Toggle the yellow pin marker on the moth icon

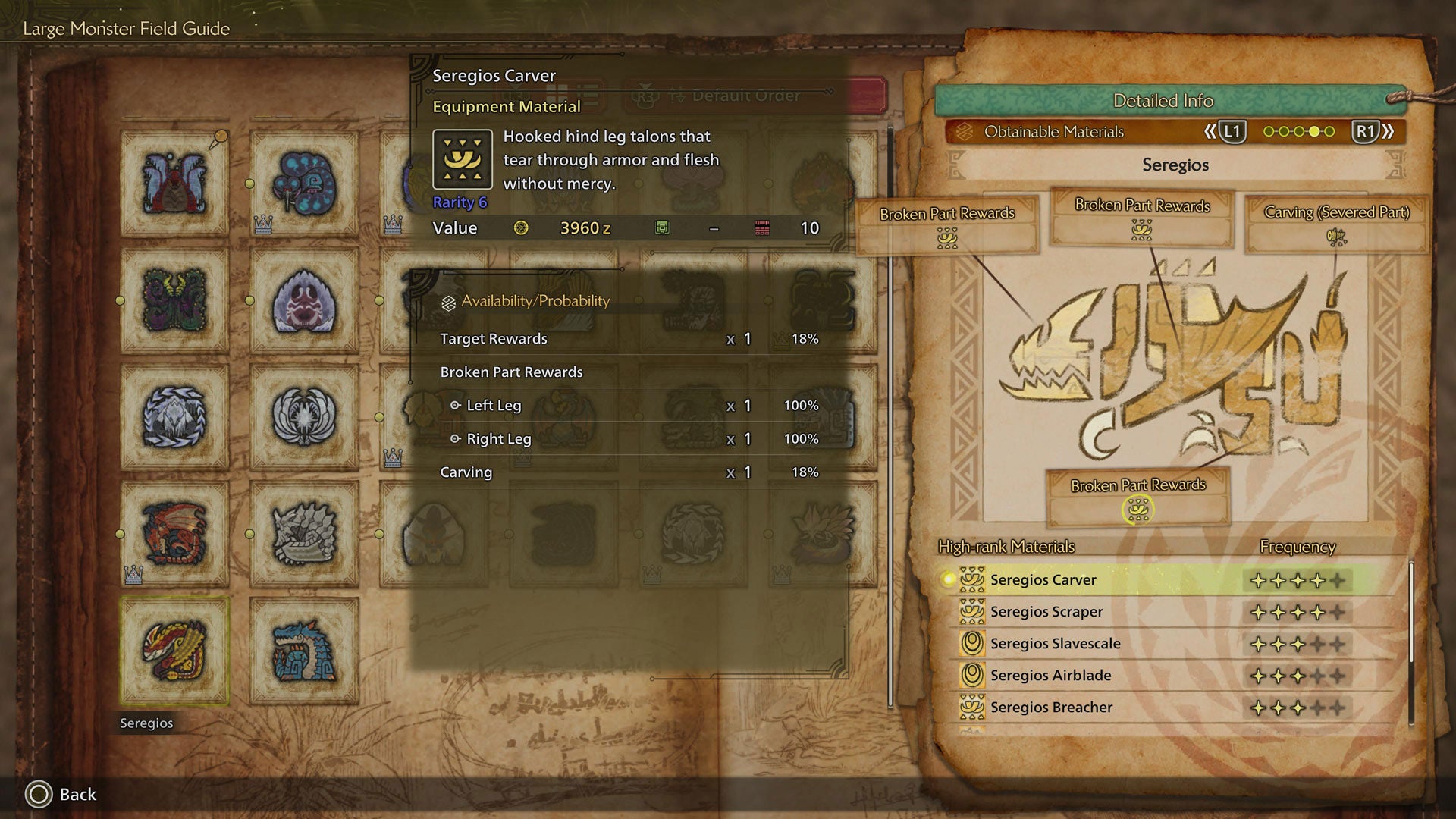221,135
